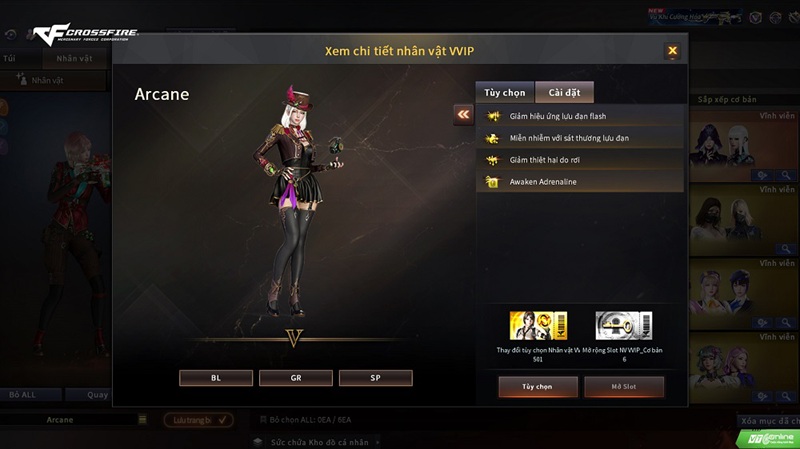Click the Lưu trang bị button
Screen dimensions: 800x449
coord(196,420)
